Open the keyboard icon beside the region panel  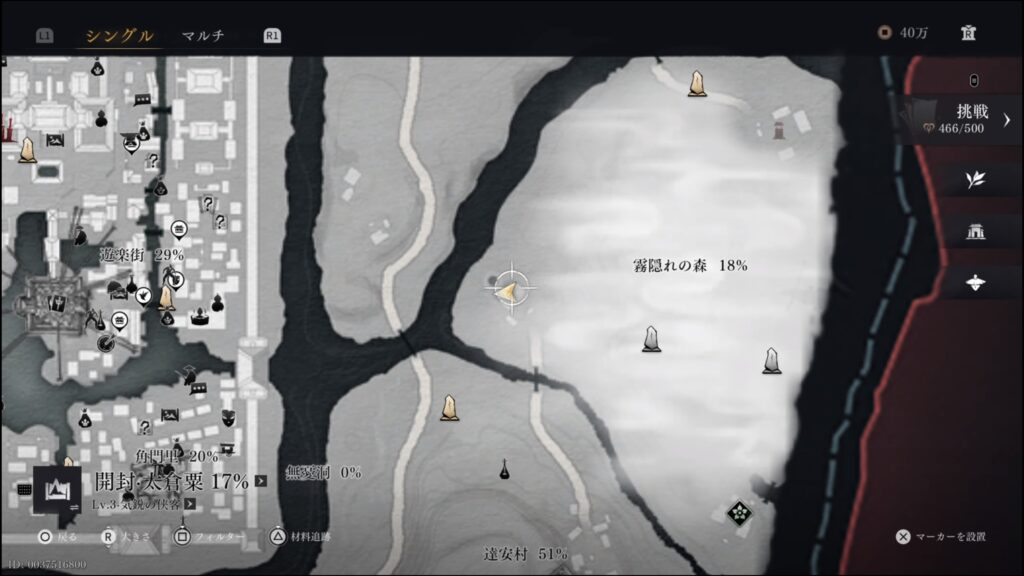25,490
